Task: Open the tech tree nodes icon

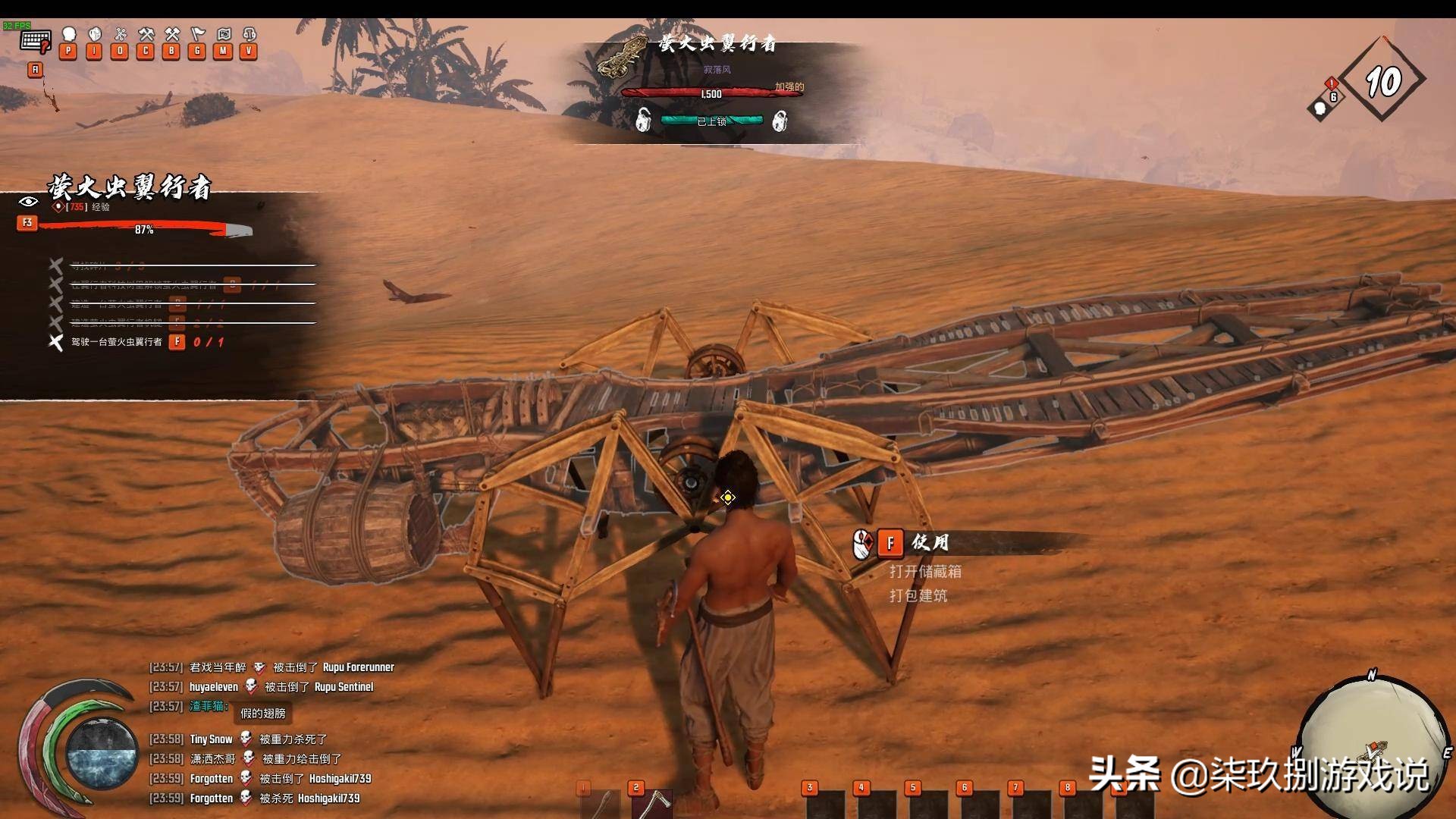Action: click(x=120, y=35)
